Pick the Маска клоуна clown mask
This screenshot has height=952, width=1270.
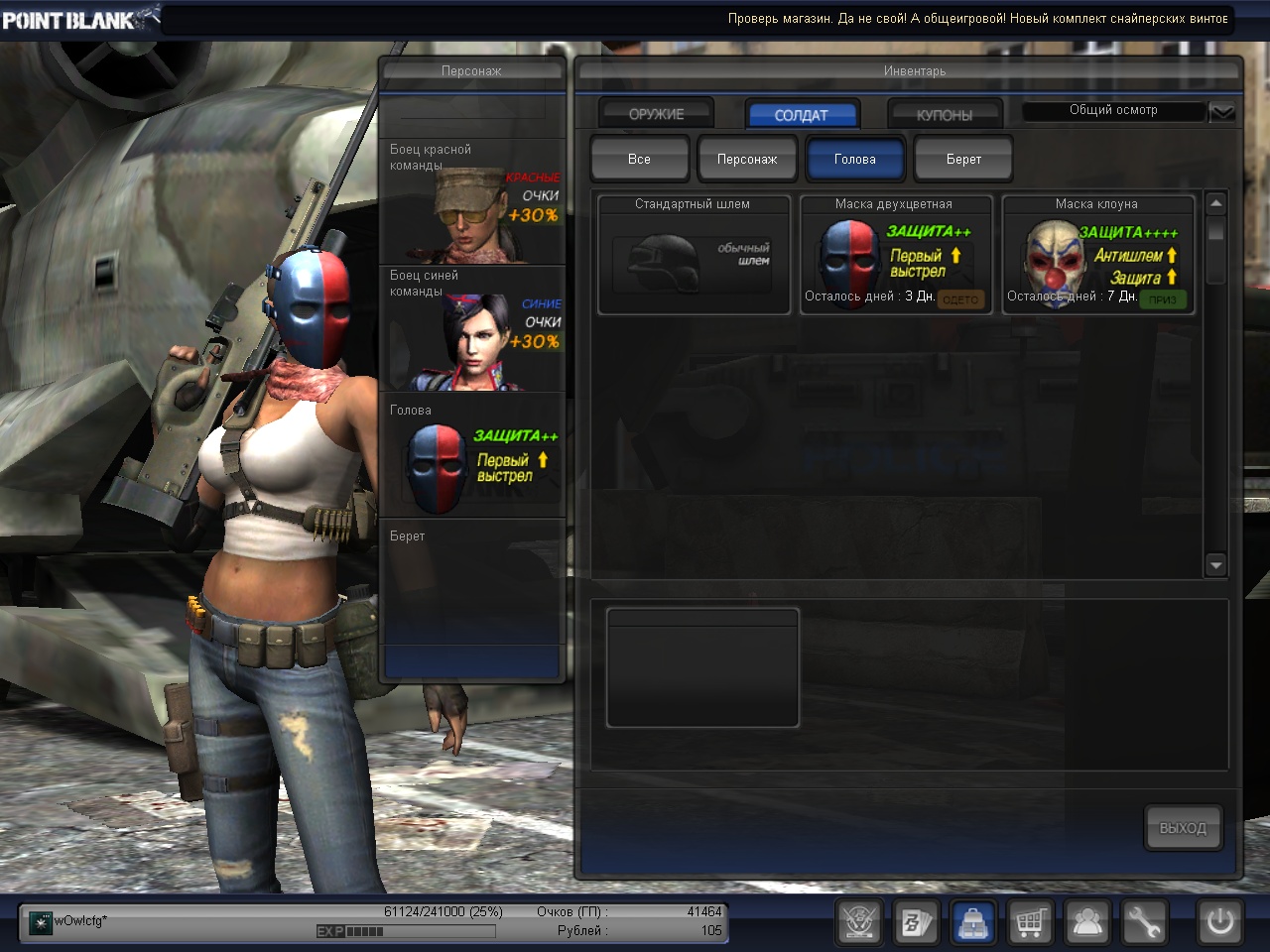coord(1097,255)
